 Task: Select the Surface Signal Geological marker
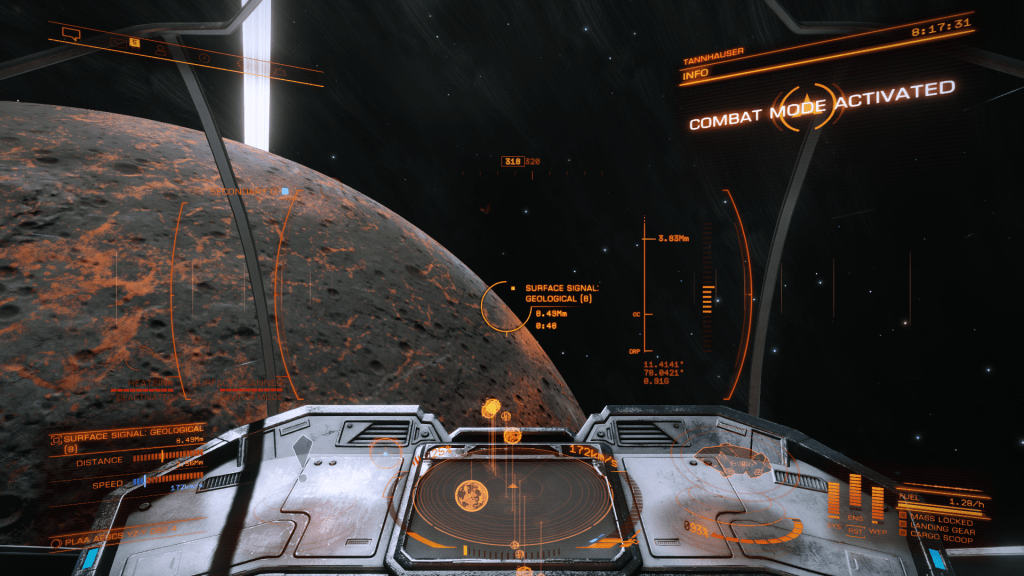click(x=507, y=306)
